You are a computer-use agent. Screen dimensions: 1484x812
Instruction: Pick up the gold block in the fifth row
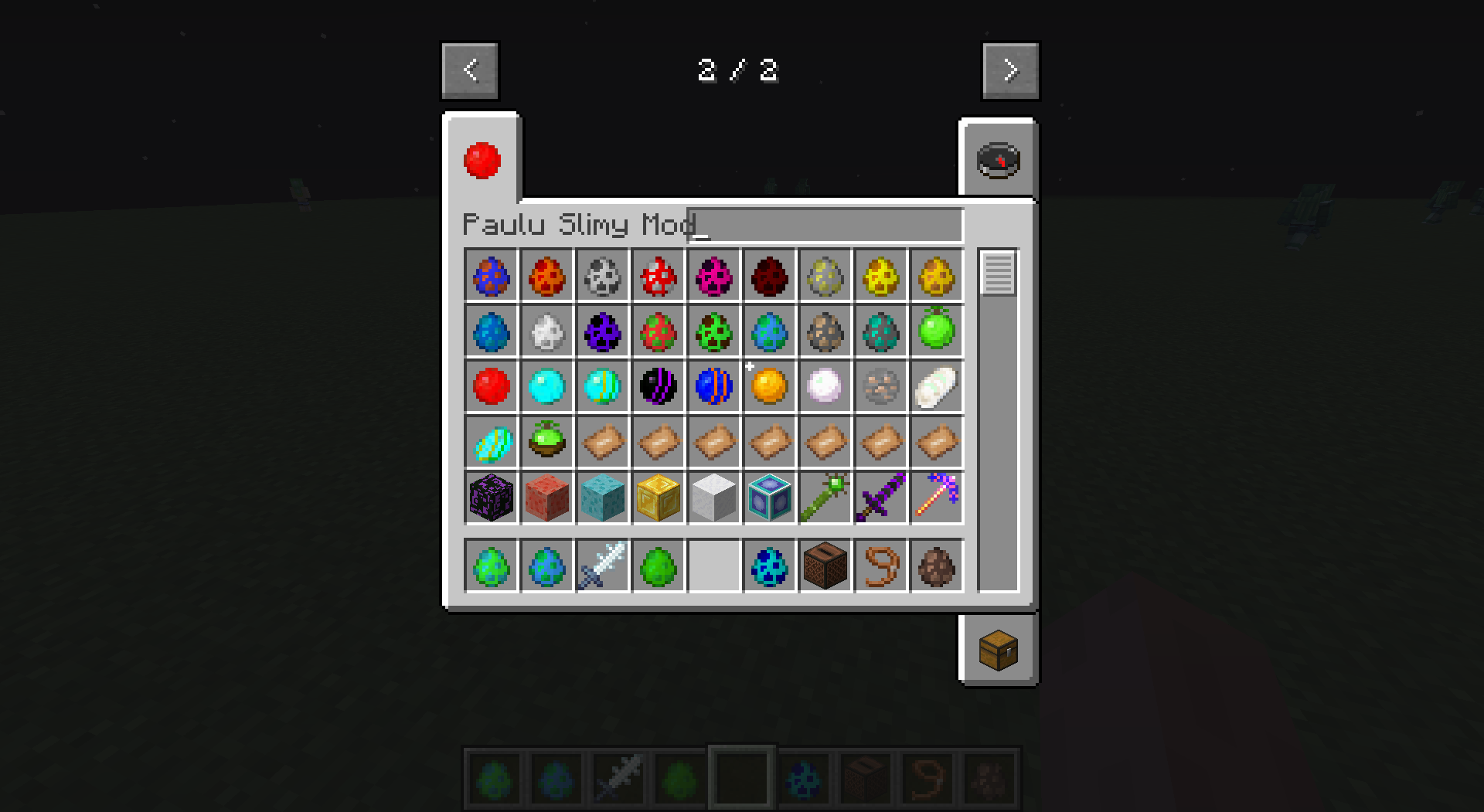(658, 497)
